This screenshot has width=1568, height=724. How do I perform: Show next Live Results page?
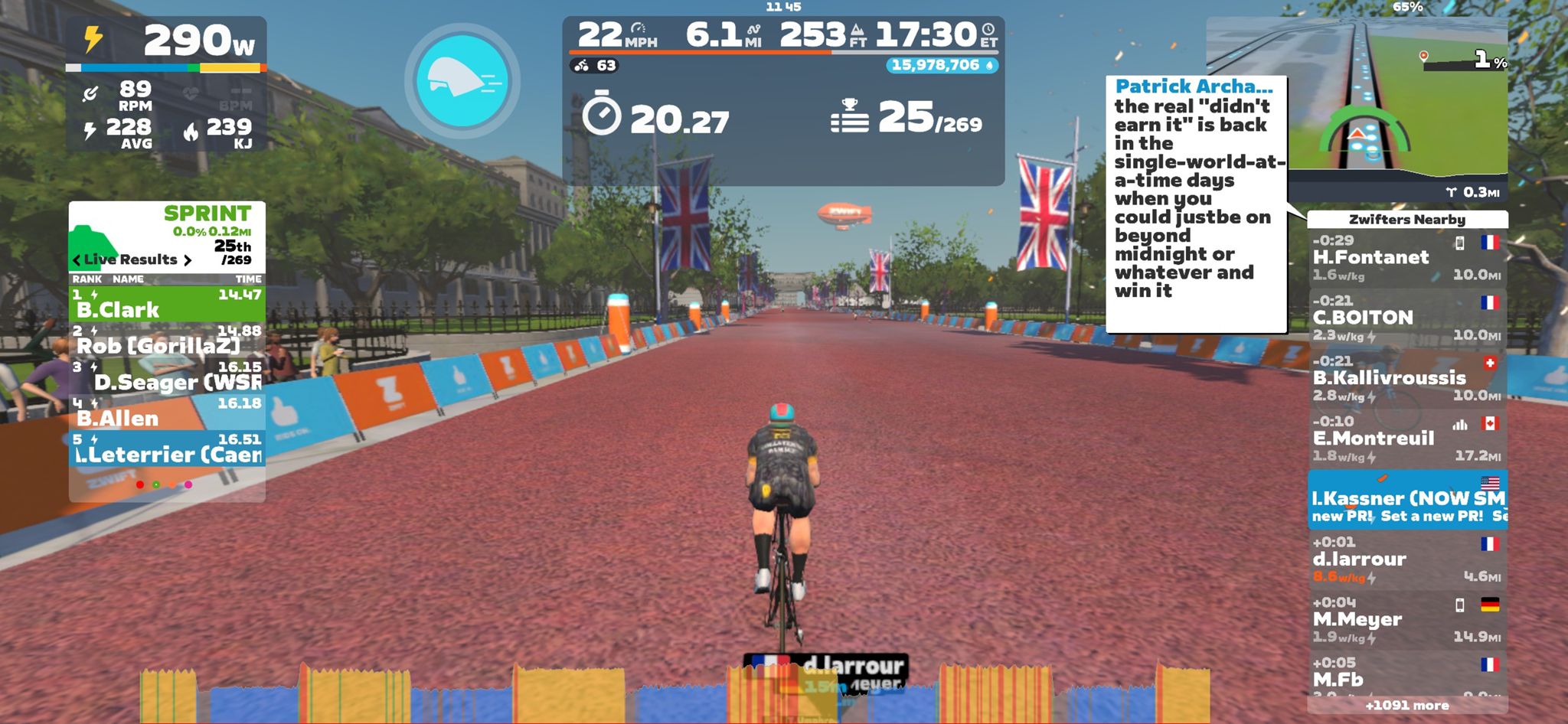(187, 260)
